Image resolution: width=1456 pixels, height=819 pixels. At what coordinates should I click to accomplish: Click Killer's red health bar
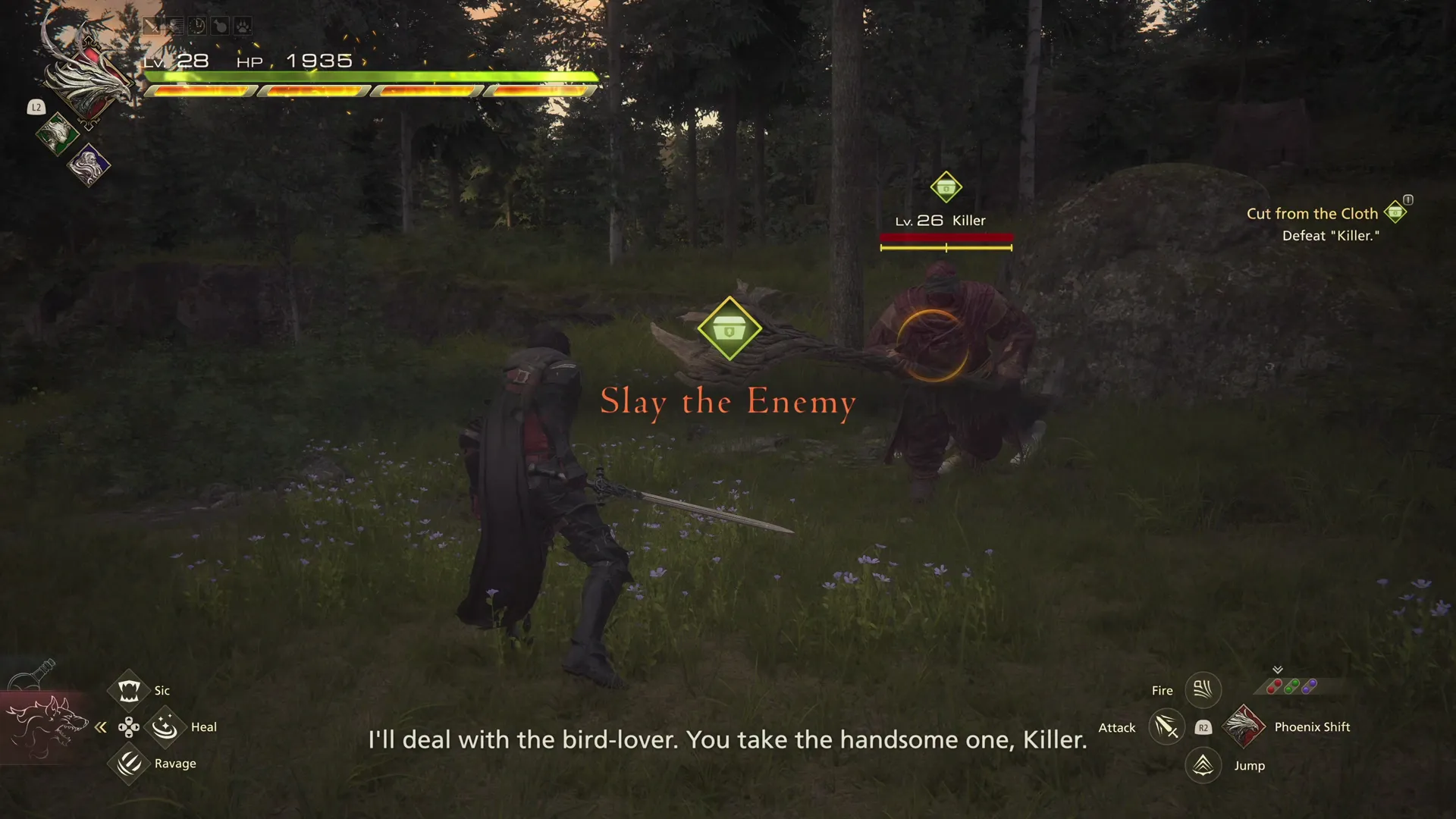[x=946, y=237]
